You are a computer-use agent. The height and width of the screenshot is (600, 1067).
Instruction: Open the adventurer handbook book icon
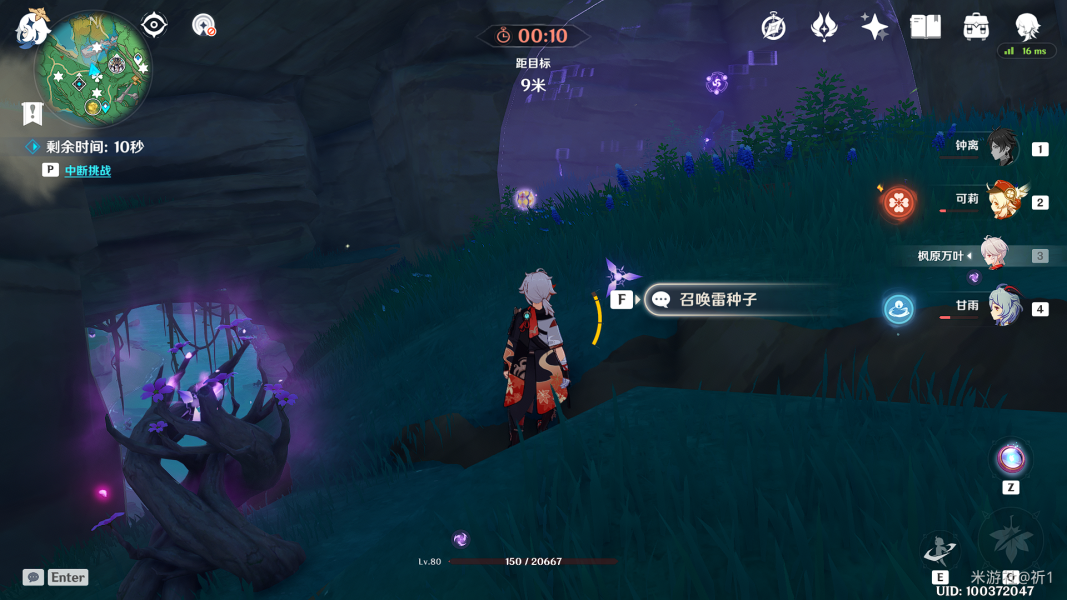click(925, 27)
